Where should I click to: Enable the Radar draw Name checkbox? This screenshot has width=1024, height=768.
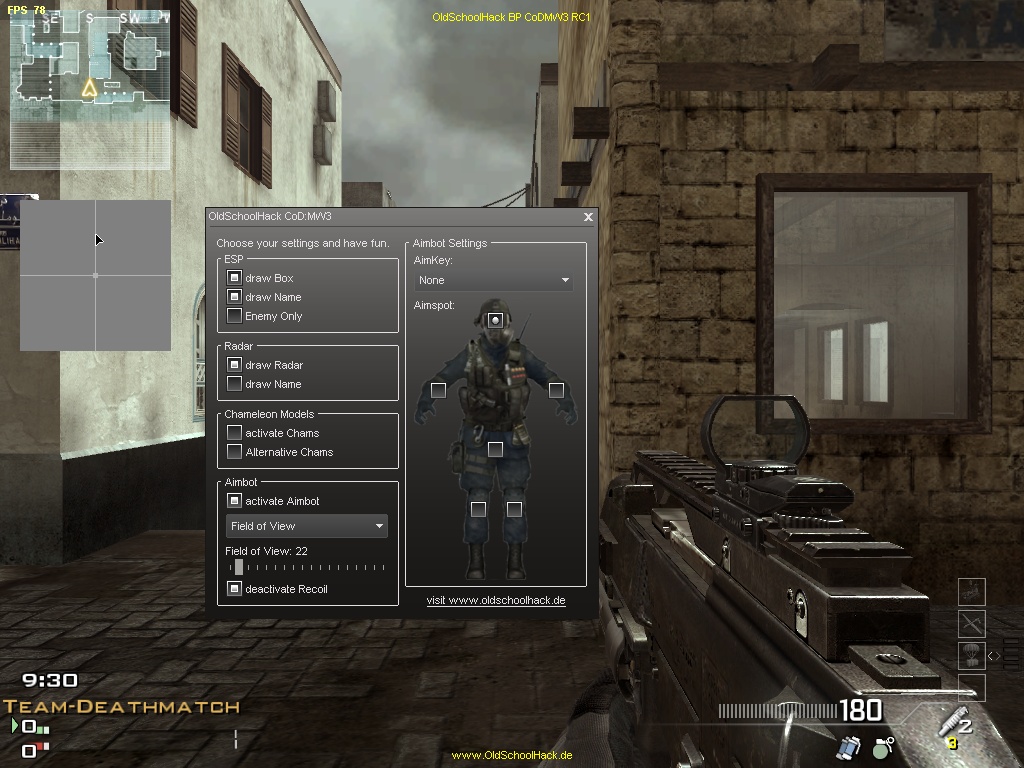(234, 384)
